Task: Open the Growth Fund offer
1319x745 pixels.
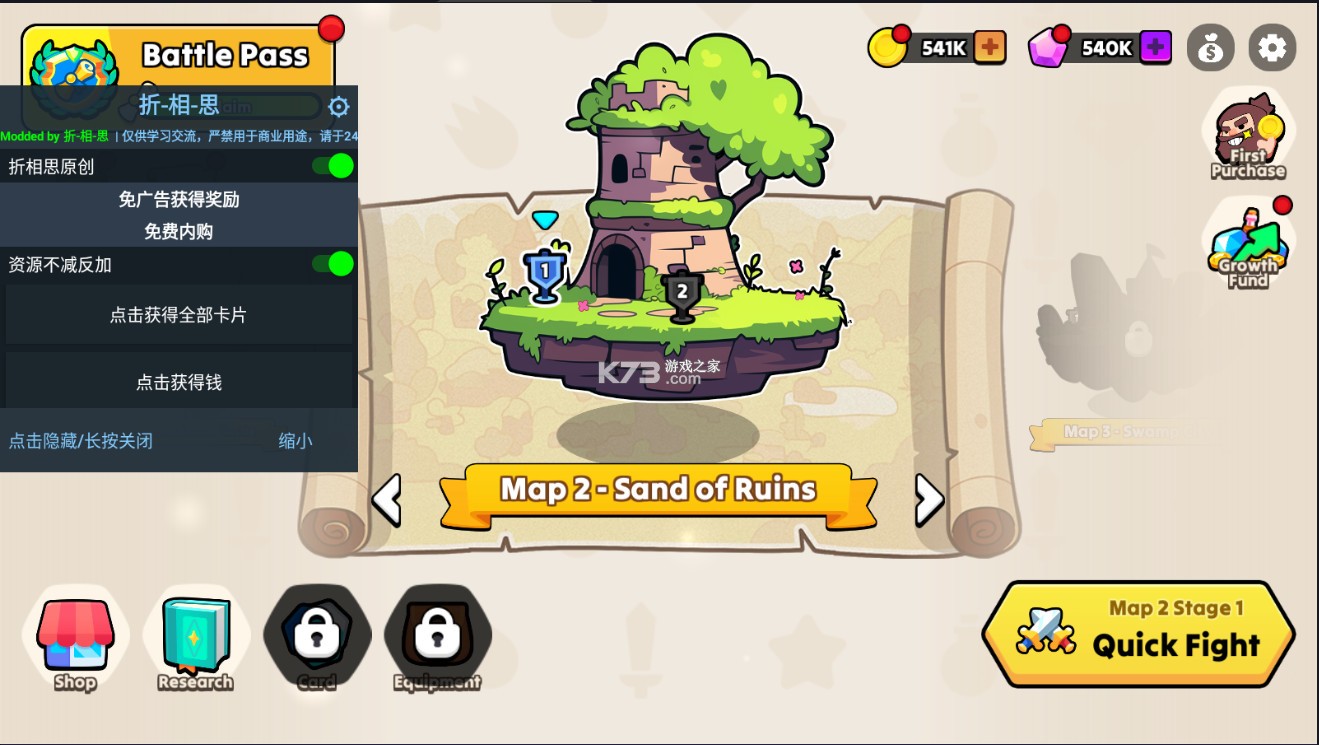Action: tap(1247, 247)
